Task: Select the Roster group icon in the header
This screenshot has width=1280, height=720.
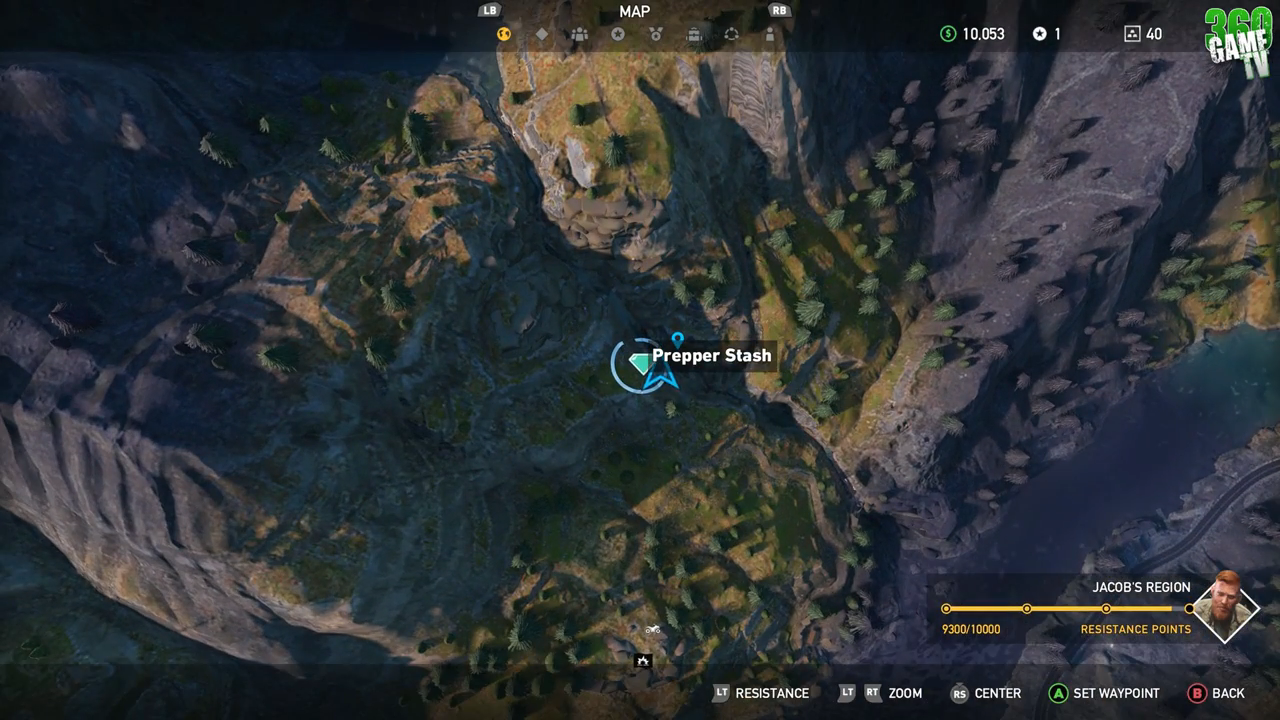Action: tap(579, 34)
